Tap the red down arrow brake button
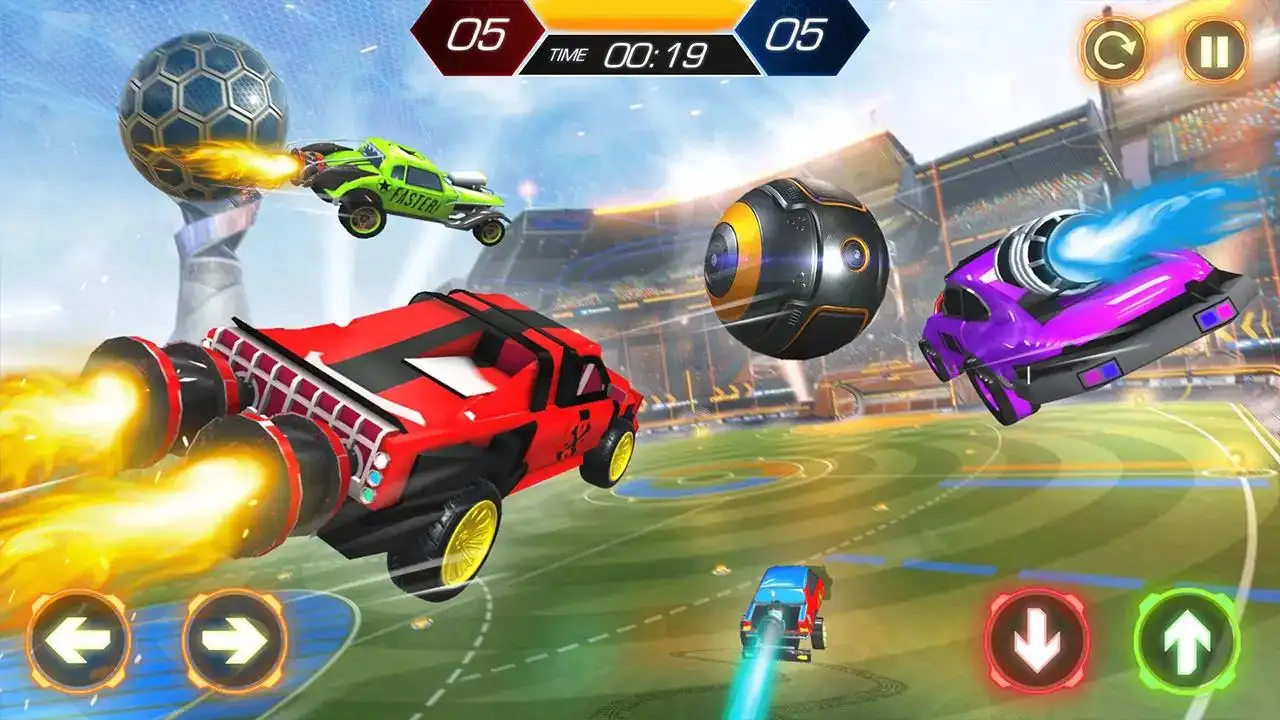Viewport: 1280px width, 720px height. click(x=1037, y=641)
